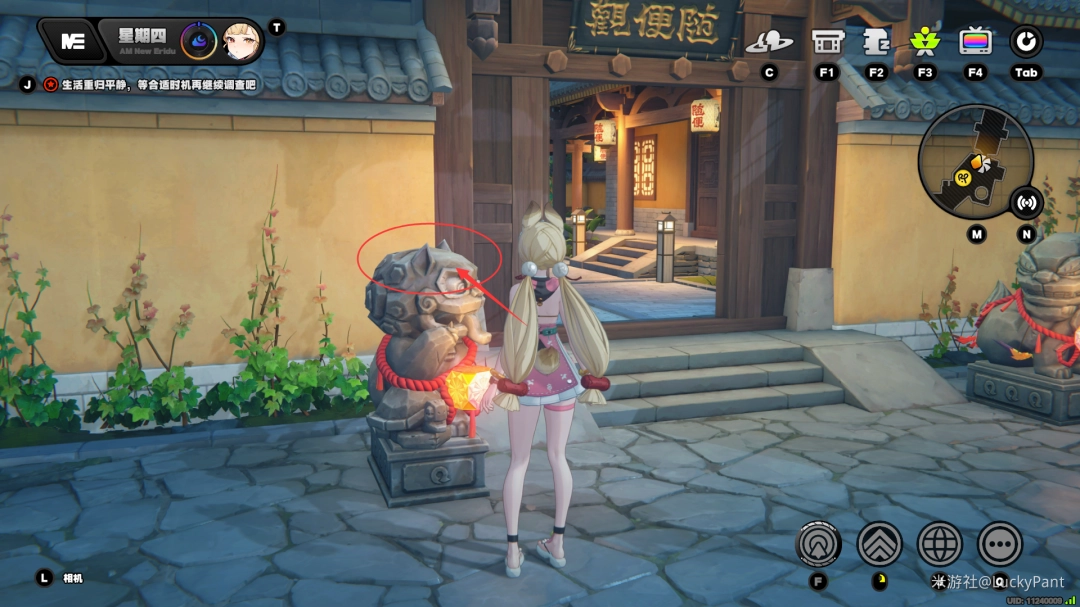
Task: Activate the upward arrow interact button
Action: [819, 544]
